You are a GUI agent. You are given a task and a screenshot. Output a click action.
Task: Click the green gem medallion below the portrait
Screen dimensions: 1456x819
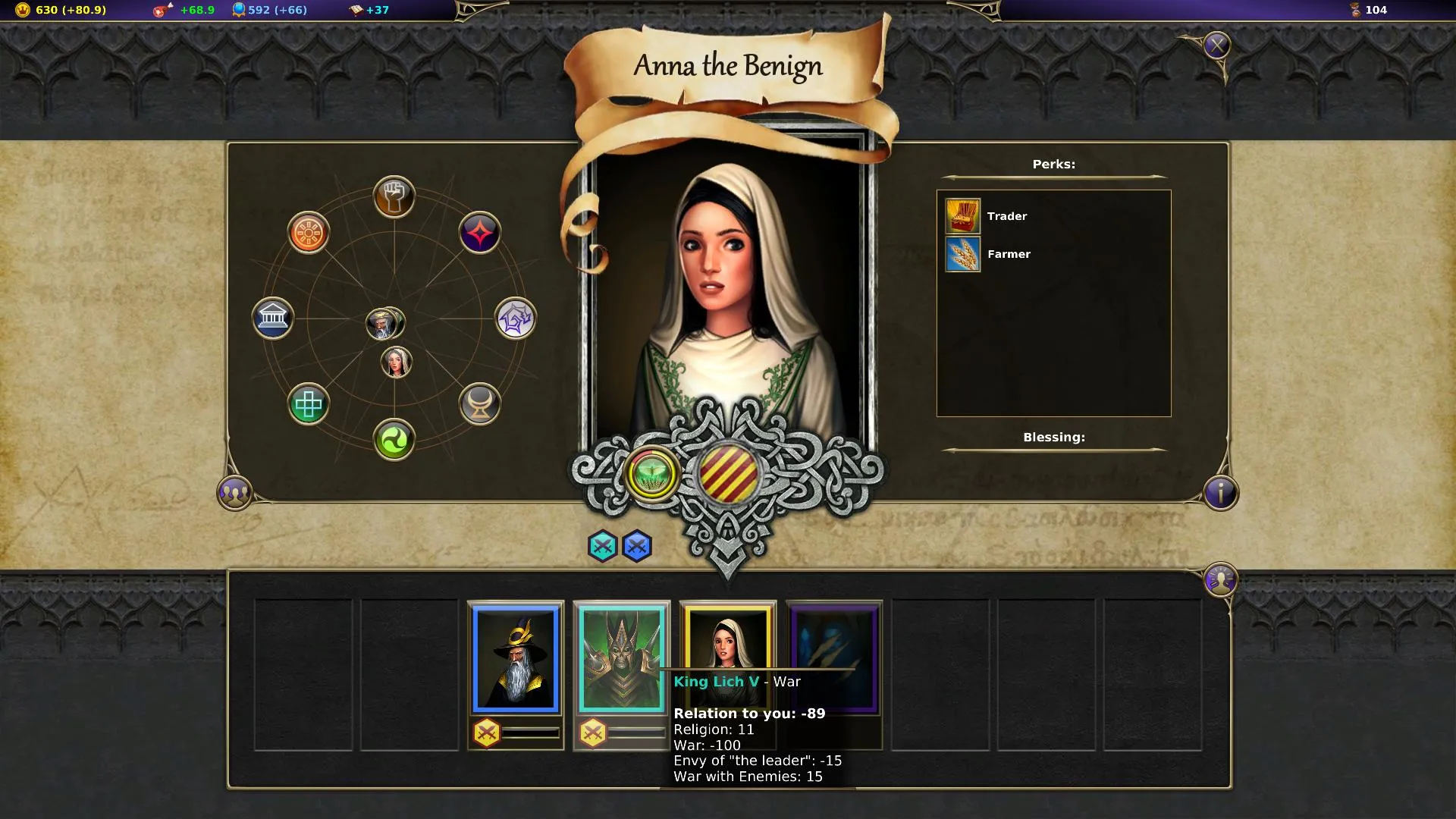tap(651, 474)
